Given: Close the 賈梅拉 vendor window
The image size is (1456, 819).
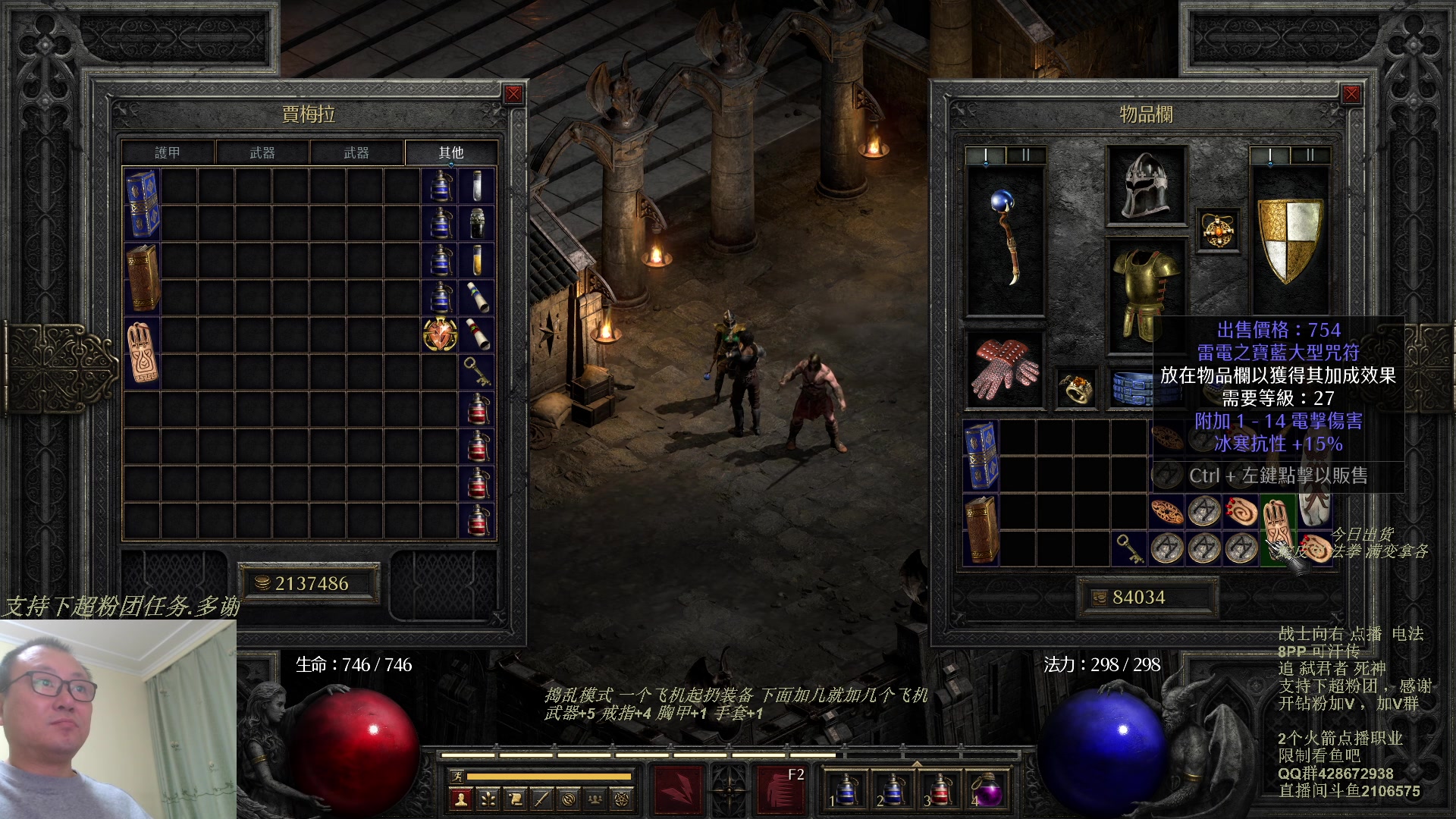Looking at the screenshot, I should (x=513, y=94).
